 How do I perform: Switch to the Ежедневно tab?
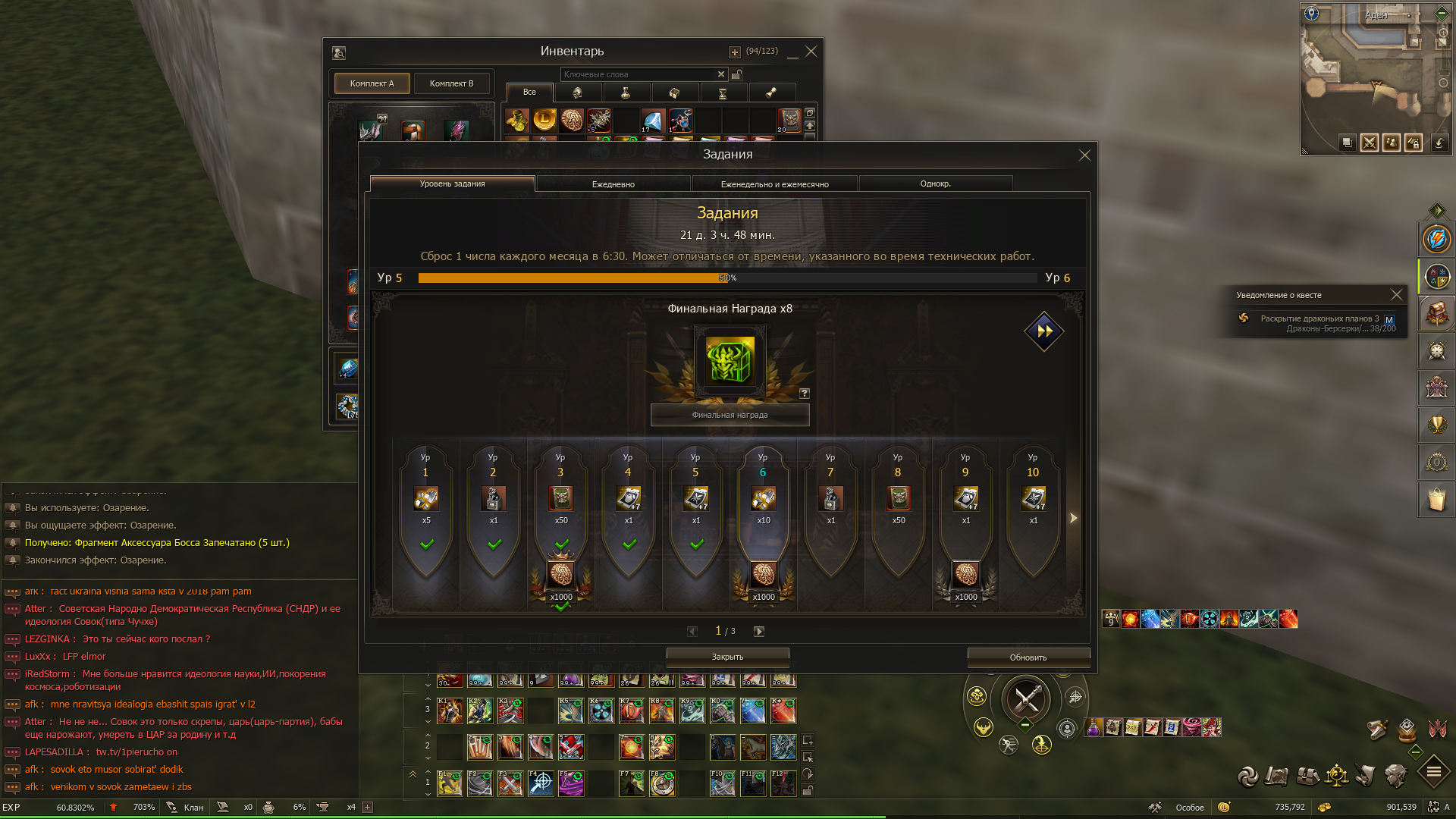(x=613, y=184)
